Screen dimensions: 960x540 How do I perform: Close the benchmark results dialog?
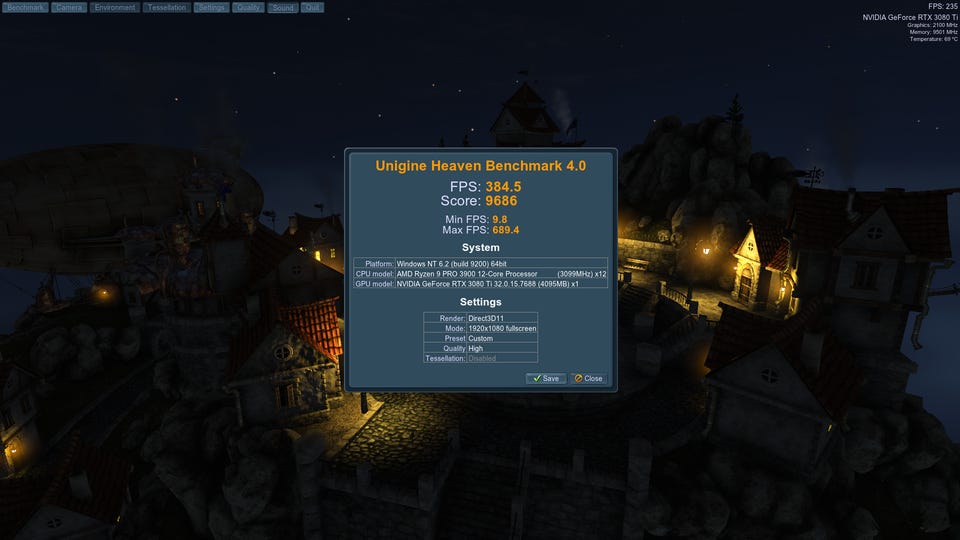(x=588, y=378)
